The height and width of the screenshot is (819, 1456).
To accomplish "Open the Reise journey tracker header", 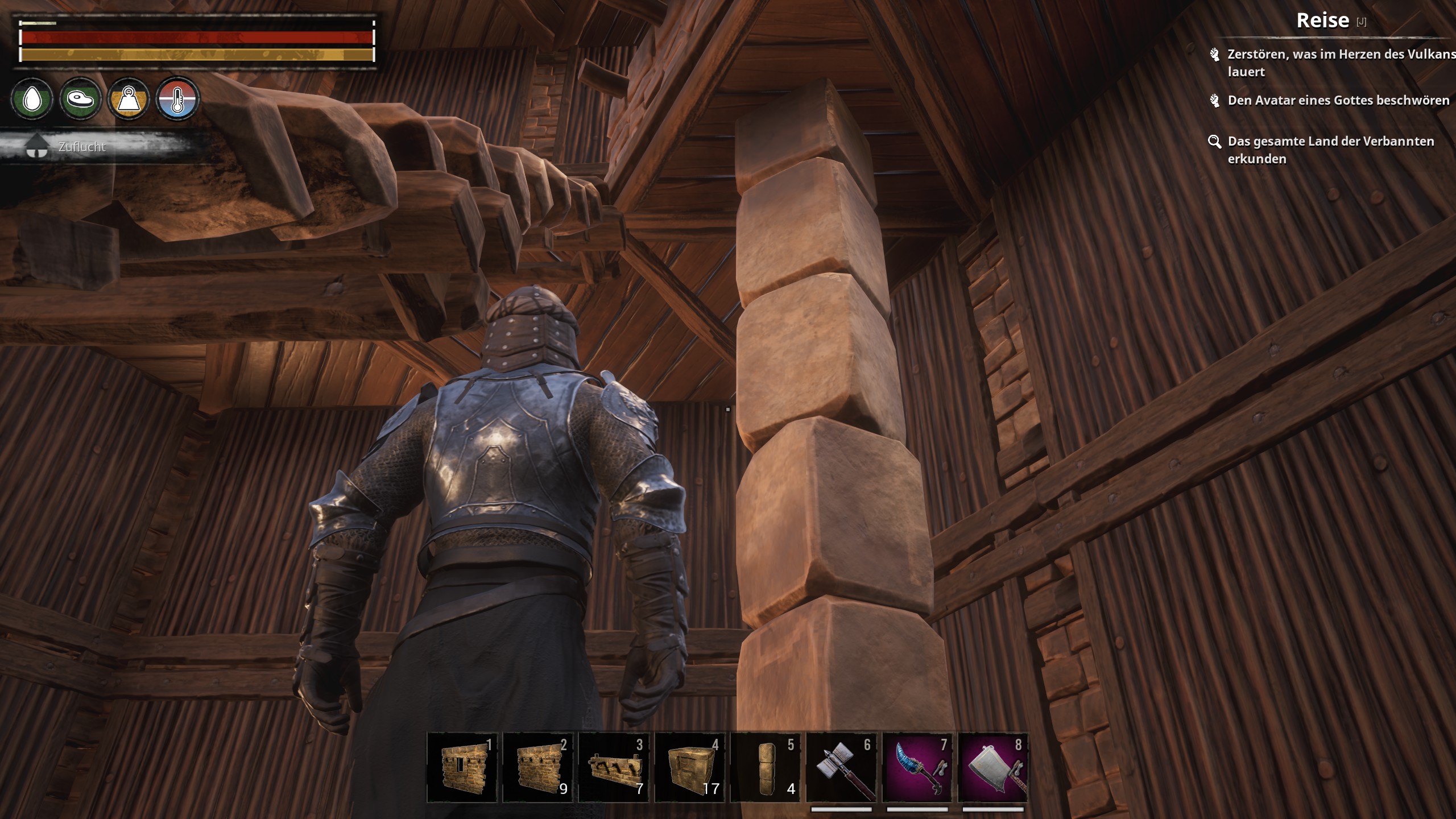I will (1322, 20).
